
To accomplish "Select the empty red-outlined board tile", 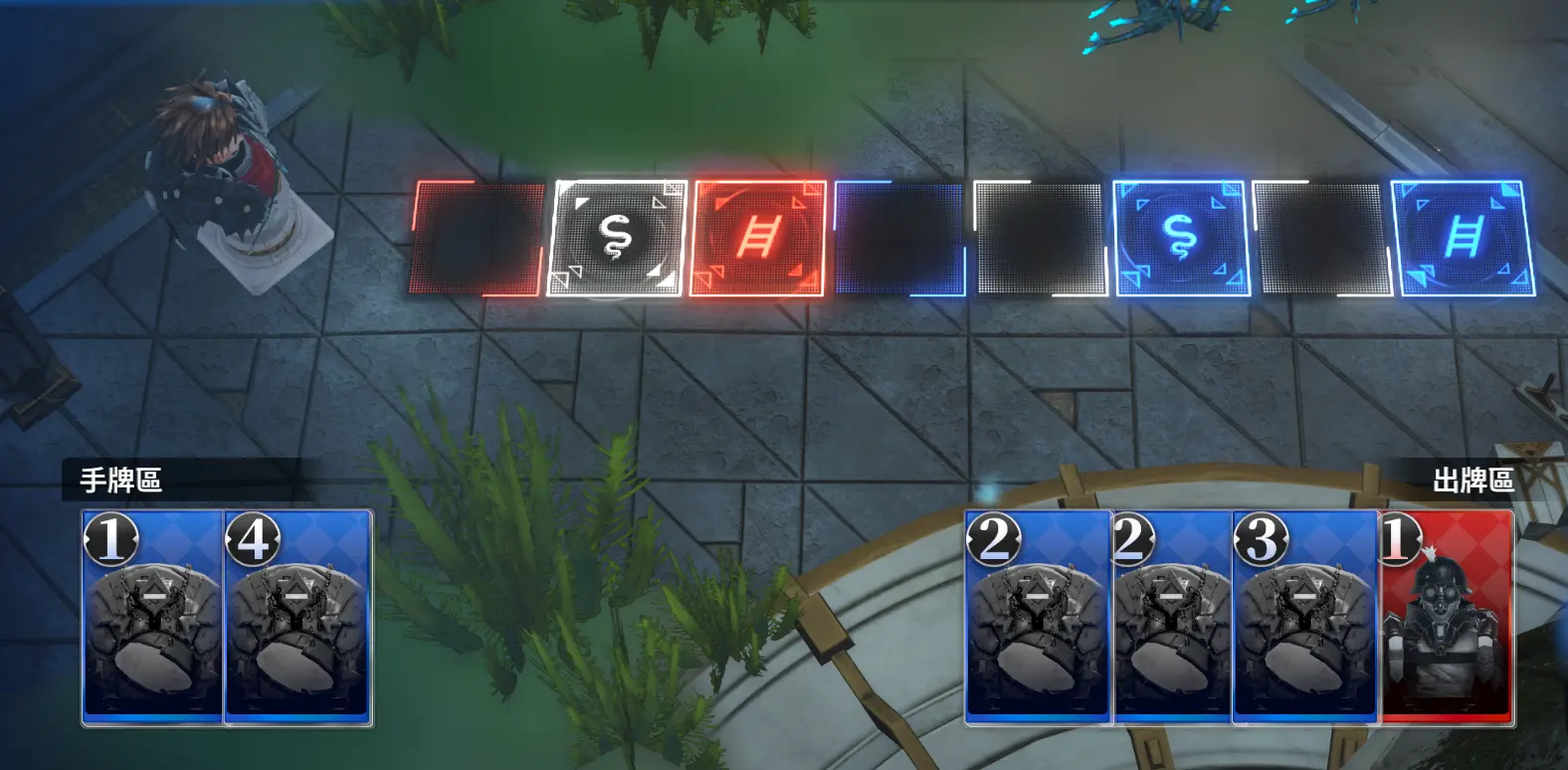I will coord(478,239).
